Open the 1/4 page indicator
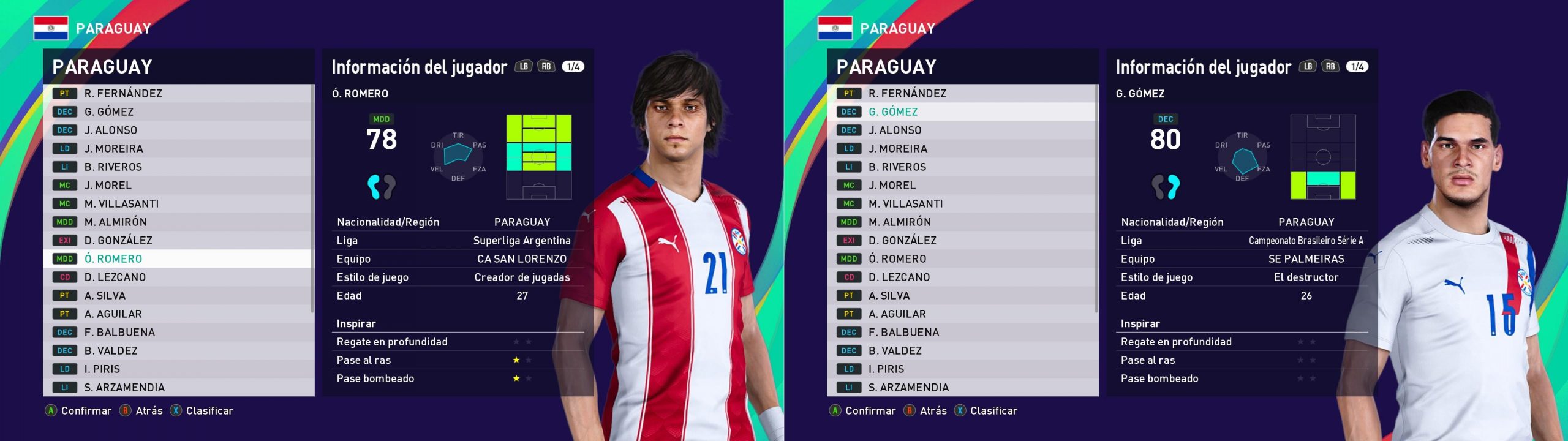1568x441 pixels. (x=570, y=66)
